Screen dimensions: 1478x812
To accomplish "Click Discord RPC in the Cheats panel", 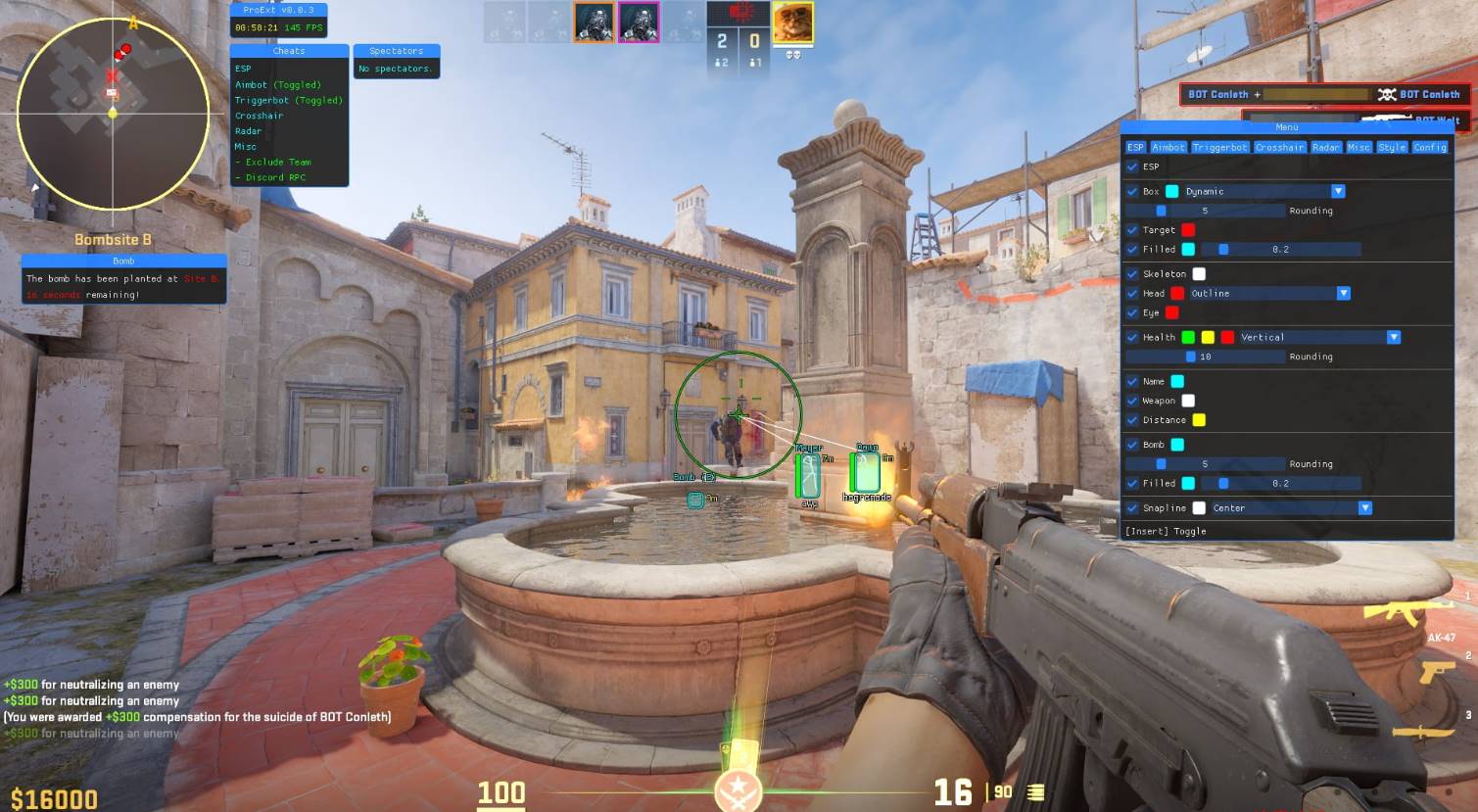I will point(273,177).
